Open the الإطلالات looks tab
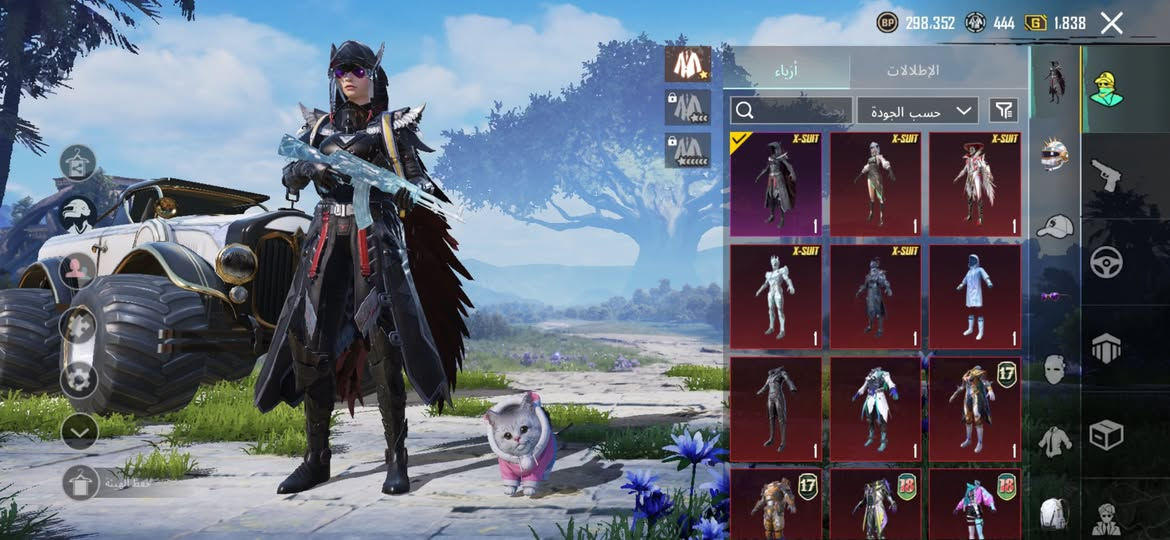 [x=912, y=71]
